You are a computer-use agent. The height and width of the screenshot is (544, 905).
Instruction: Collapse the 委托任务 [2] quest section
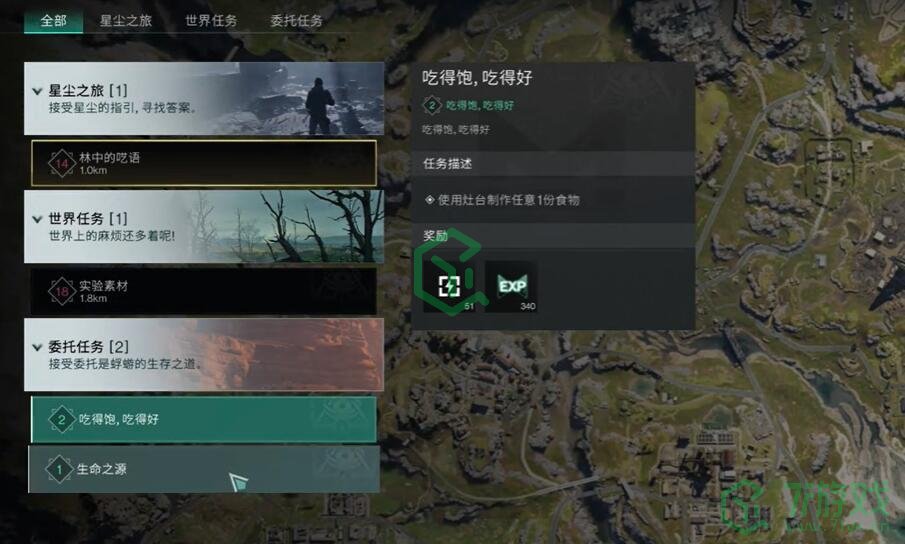click(x=38, y=347)
